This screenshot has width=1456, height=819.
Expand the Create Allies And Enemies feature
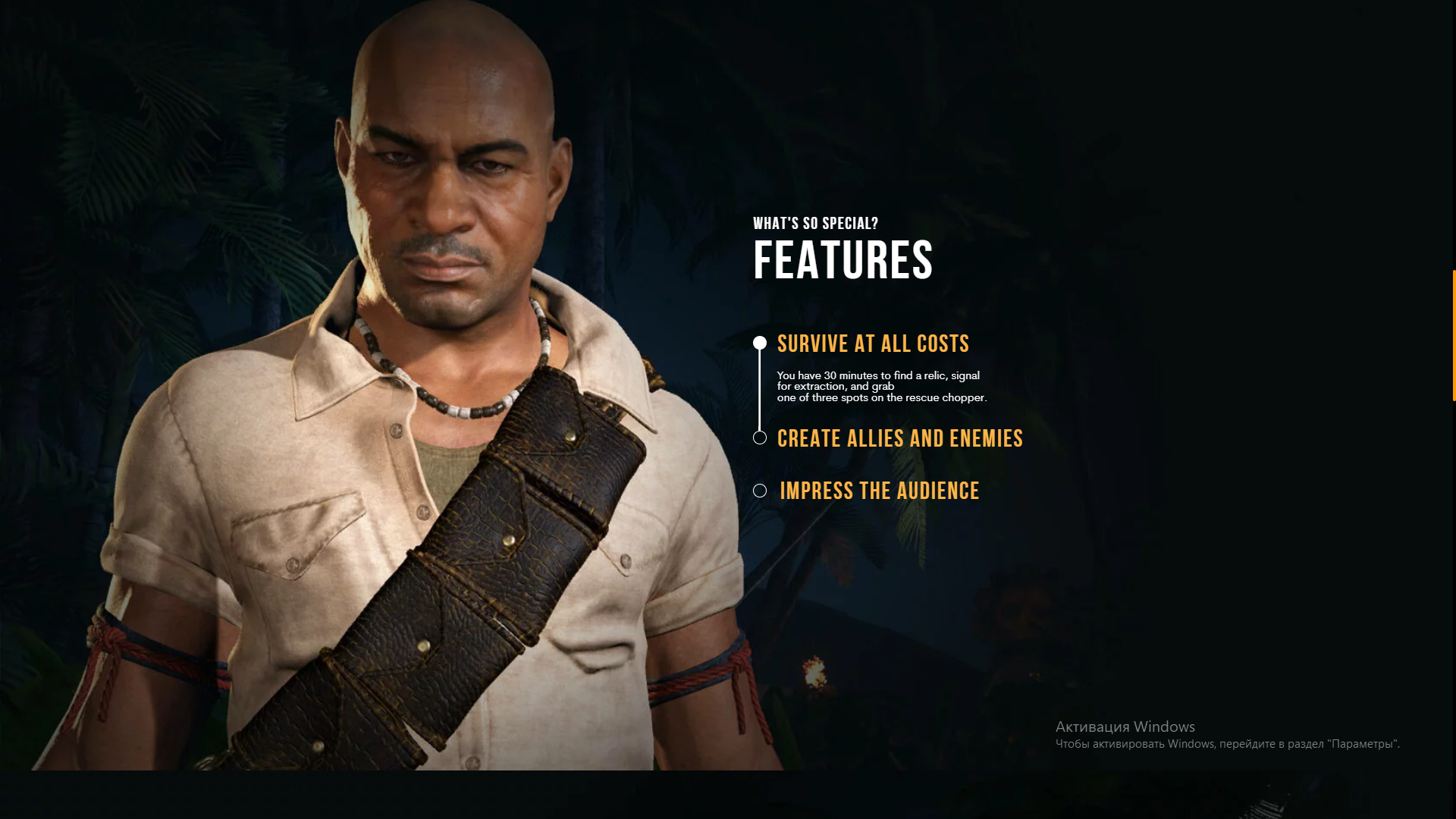[899, 438]
